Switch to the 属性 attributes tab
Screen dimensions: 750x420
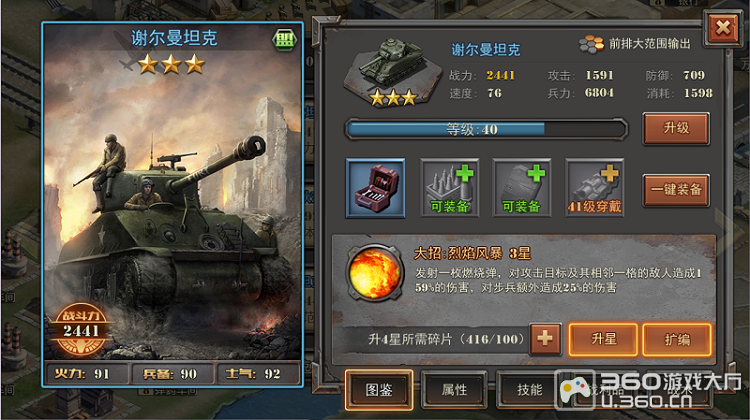pyautogui.click(x=453, y=389)
